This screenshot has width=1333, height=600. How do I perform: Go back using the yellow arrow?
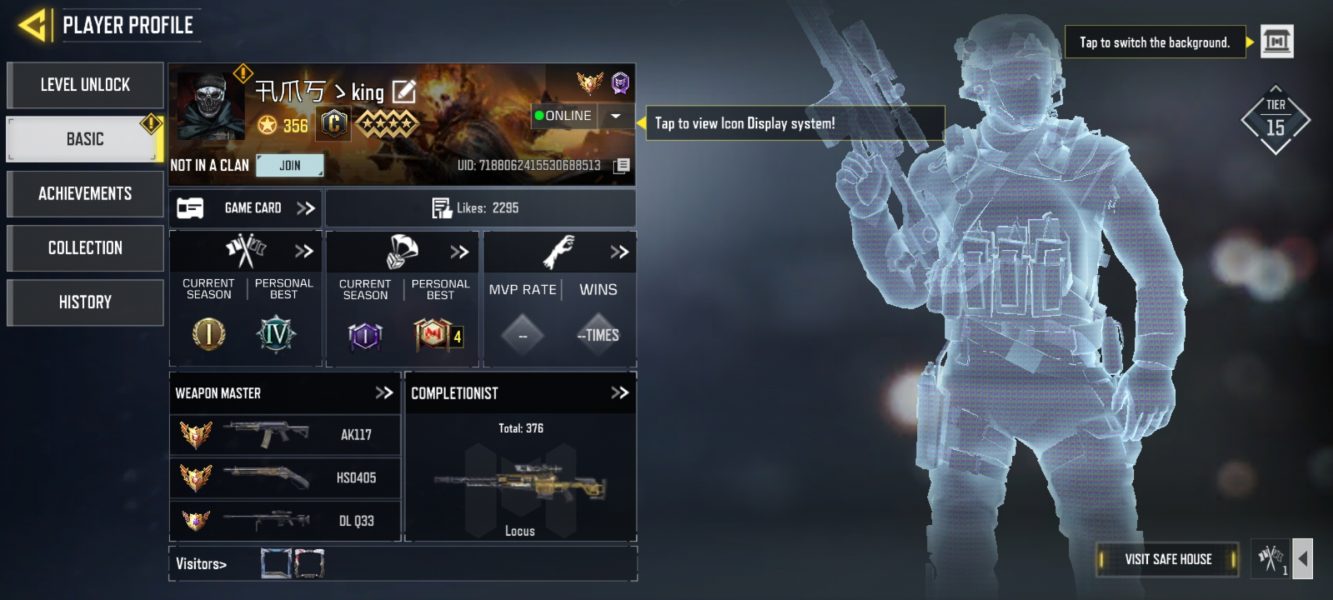tap(34, 25)
